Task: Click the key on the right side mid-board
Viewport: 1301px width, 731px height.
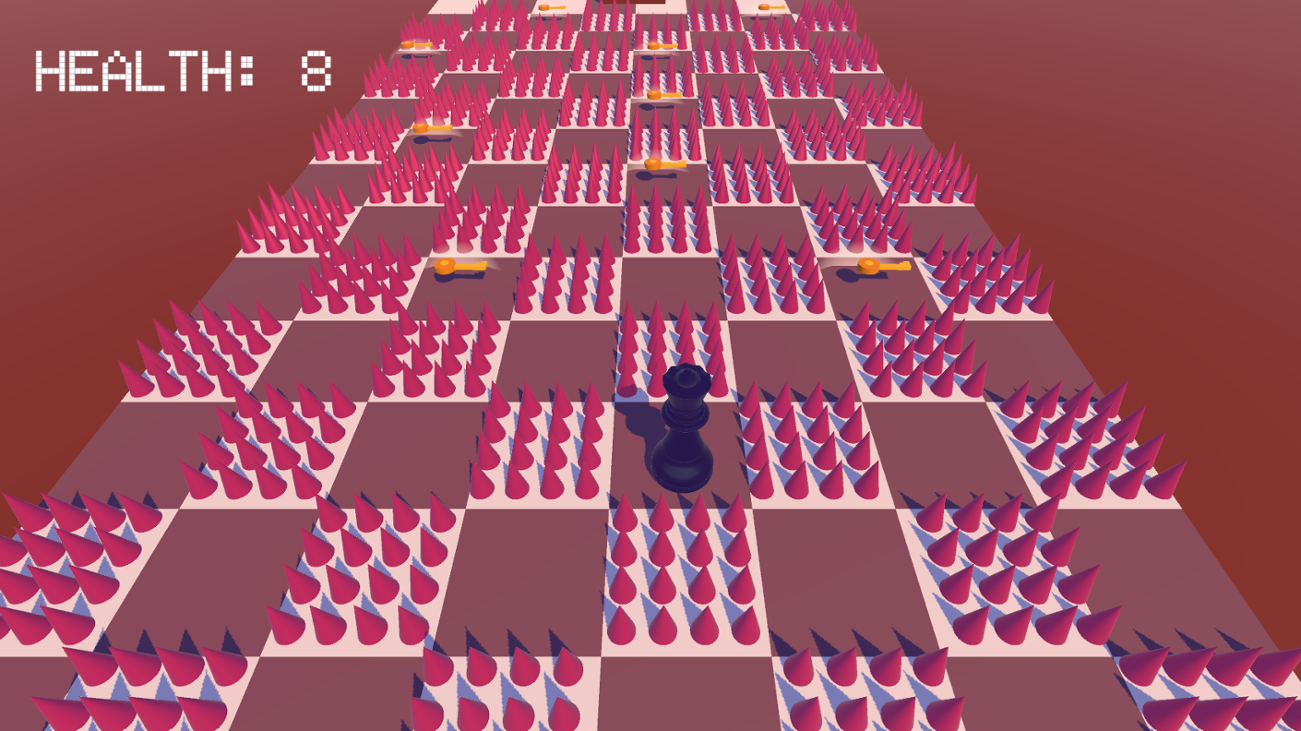Action: [871, 267]
